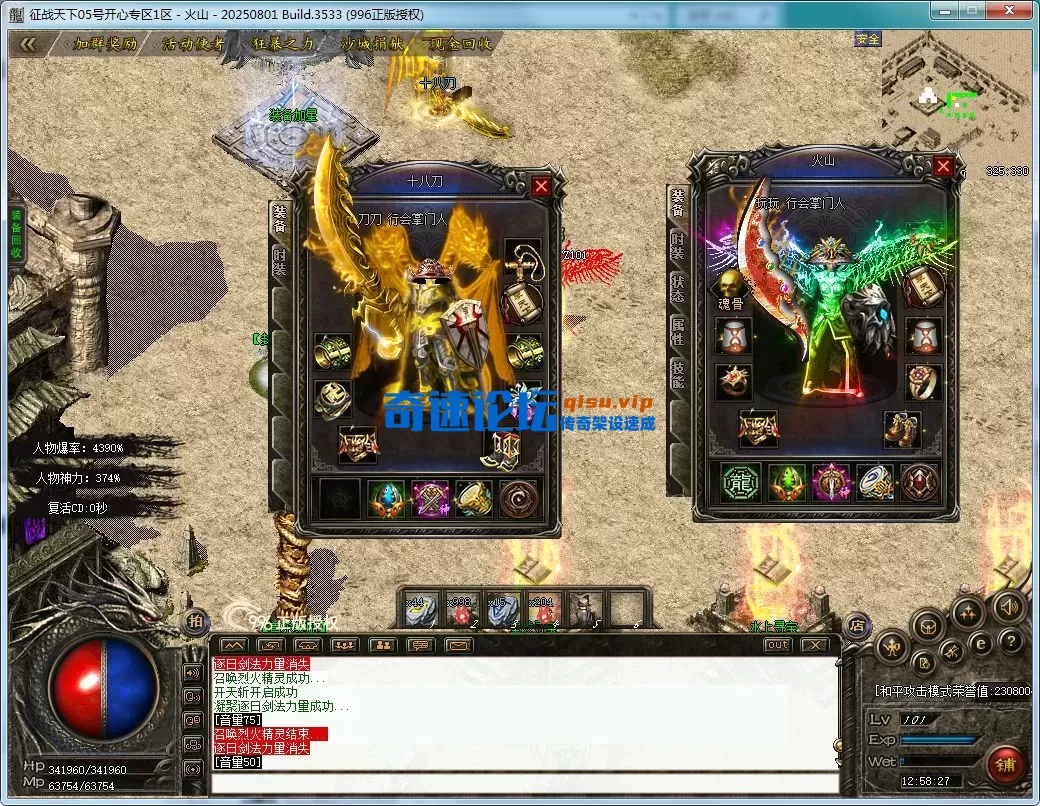Image resolution: width=1040 pixels, height=806 pixels.
Task: Open the 加群奖励 menu entry
Action: pos(105,44)
